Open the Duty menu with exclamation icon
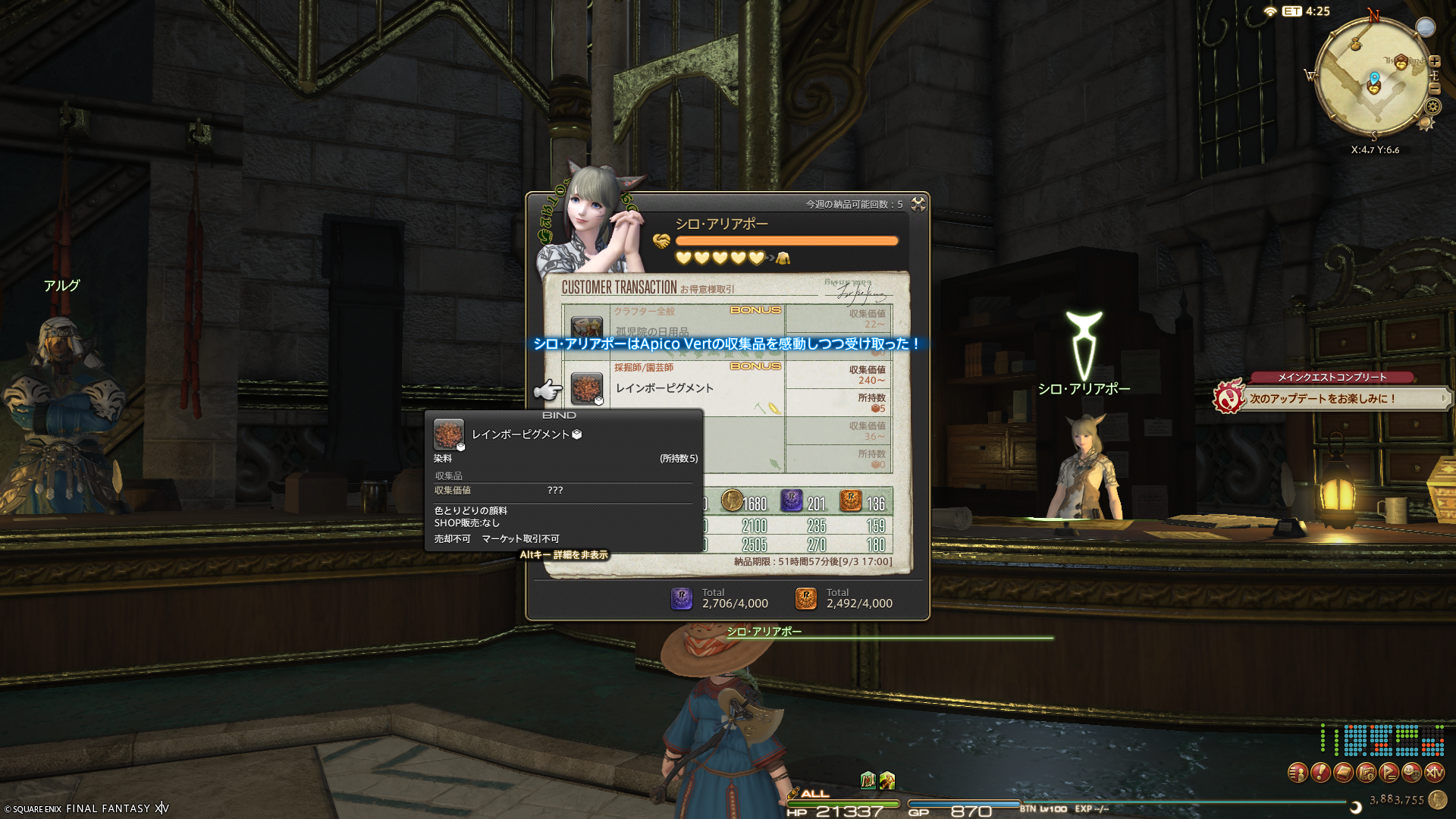Image resolution: width=1456 pixels, height=819 pixels. [1320, 773]
